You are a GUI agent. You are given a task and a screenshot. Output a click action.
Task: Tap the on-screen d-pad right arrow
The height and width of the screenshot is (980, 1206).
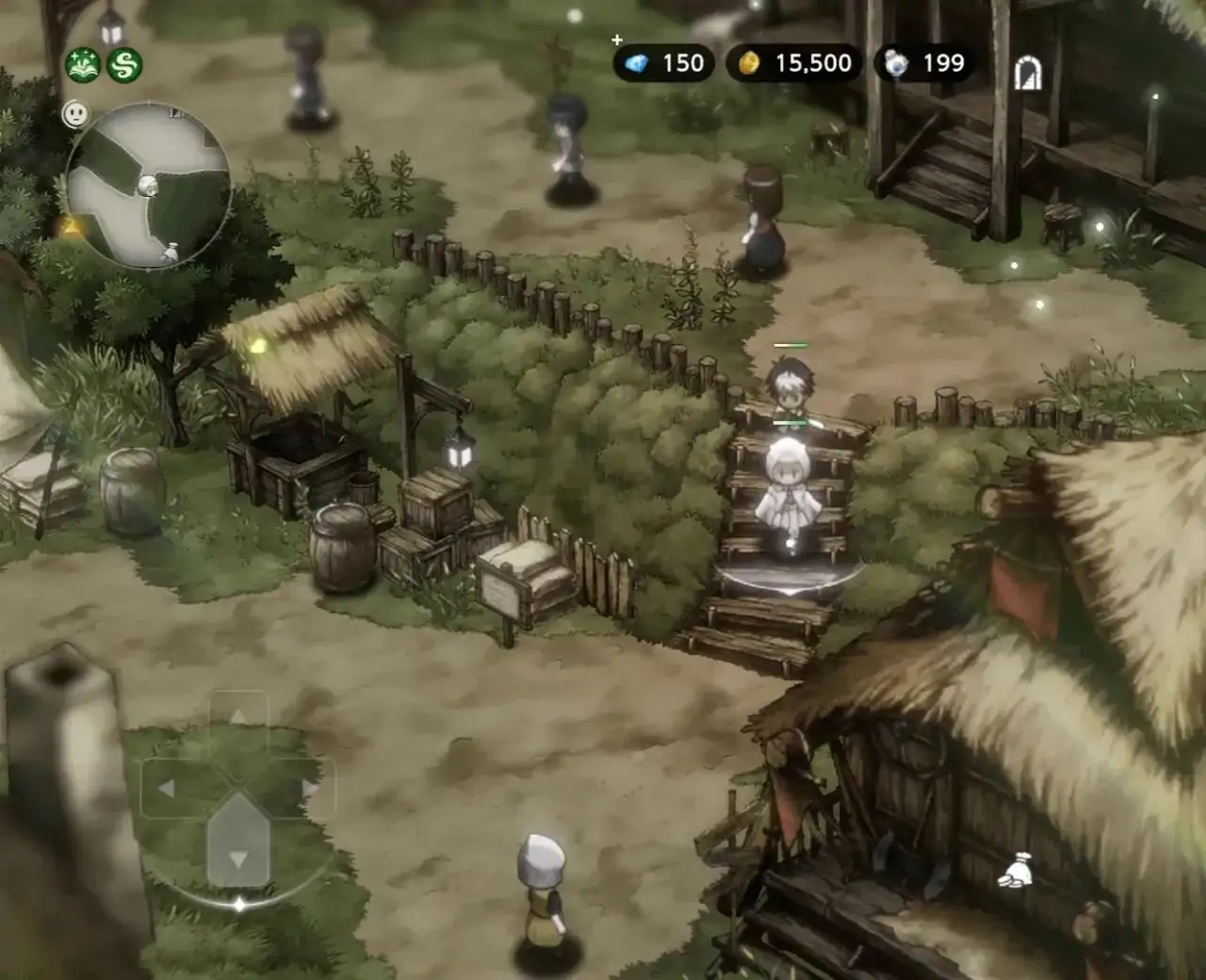click(309, 788)
